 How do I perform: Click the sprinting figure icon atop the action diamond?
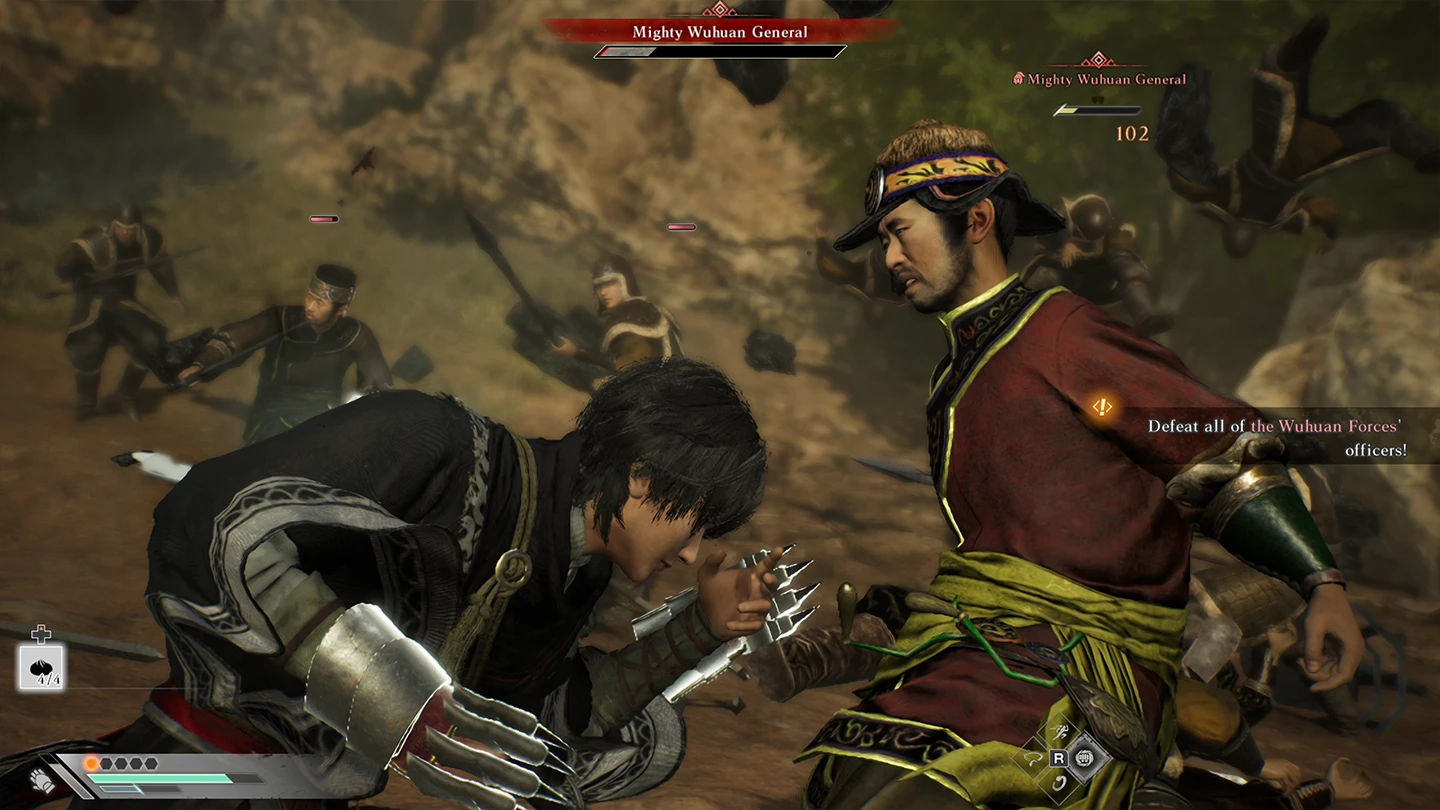point(1057,733)
